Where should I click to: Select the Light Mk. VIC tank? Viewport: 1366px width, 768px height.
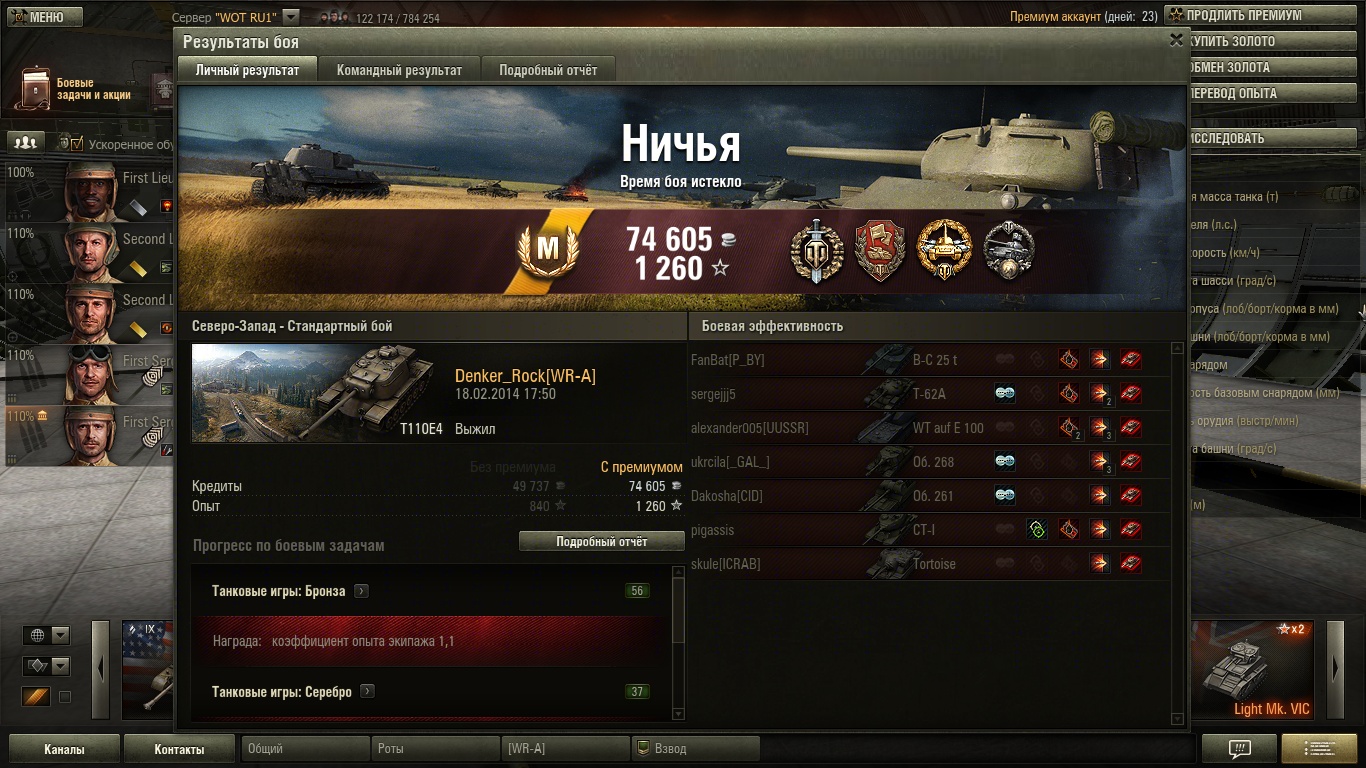tap(1256, 670)
